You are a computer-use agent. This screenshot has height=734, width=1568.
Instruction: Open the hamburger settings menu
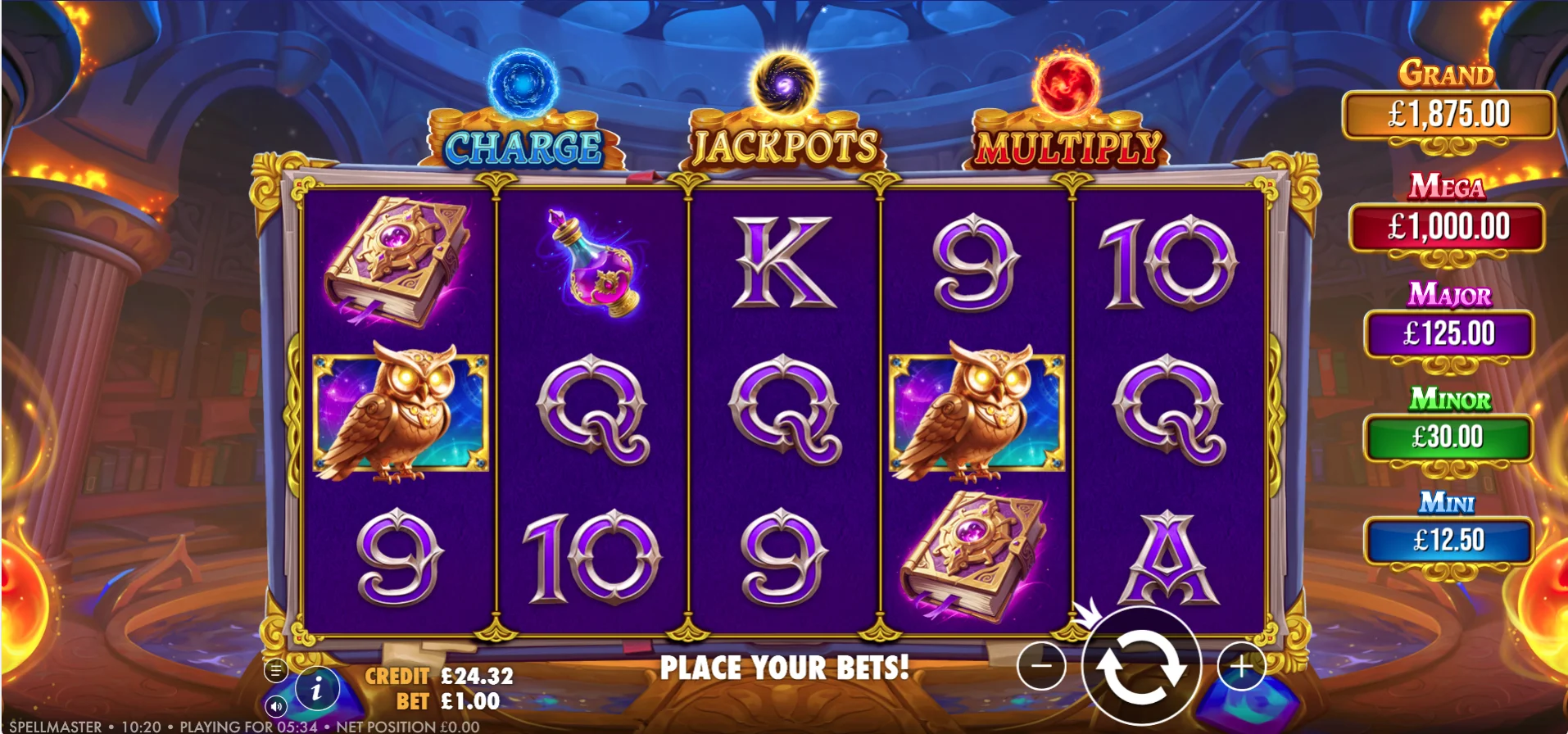pyautogui.click(x=276, y=671)
